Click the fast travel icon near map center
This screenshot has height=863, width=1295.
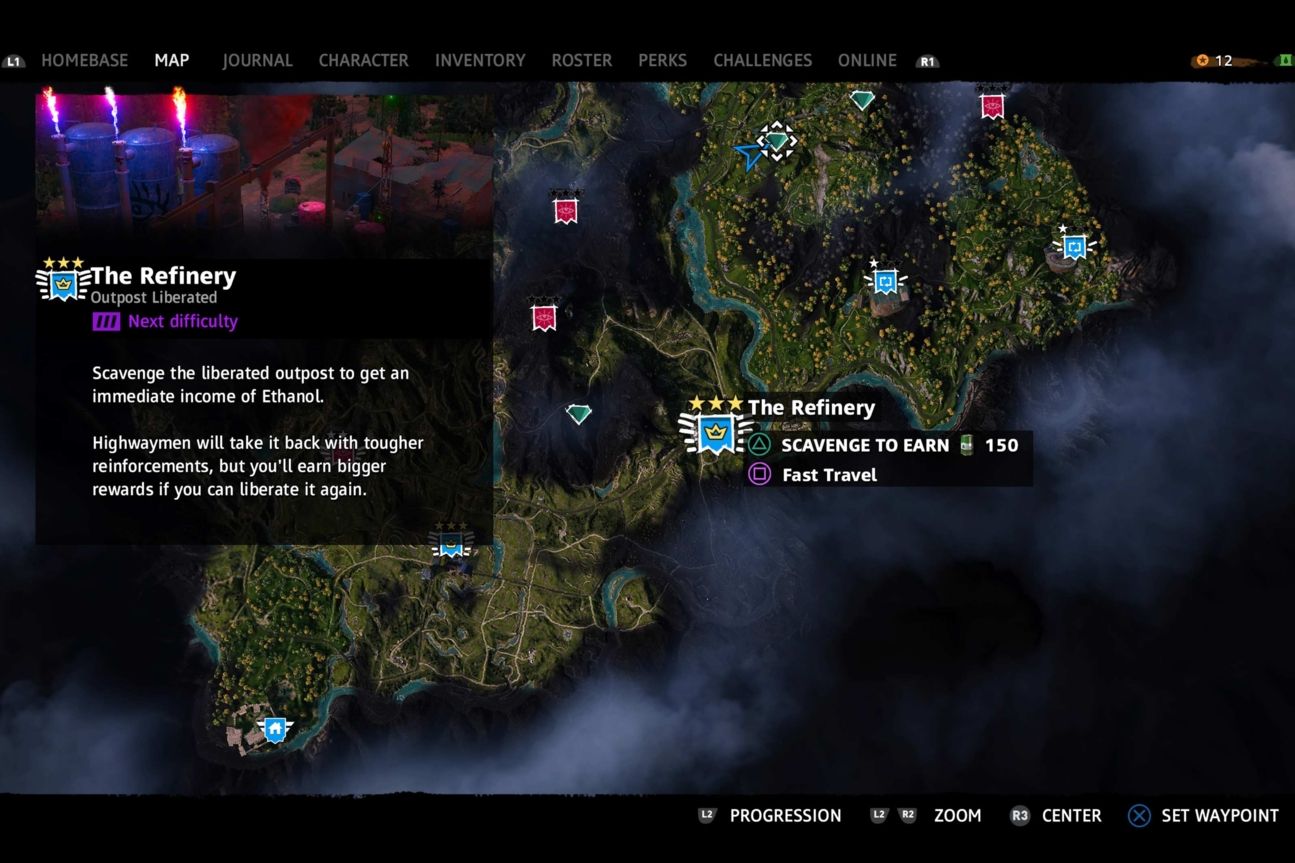pos(884,282)
